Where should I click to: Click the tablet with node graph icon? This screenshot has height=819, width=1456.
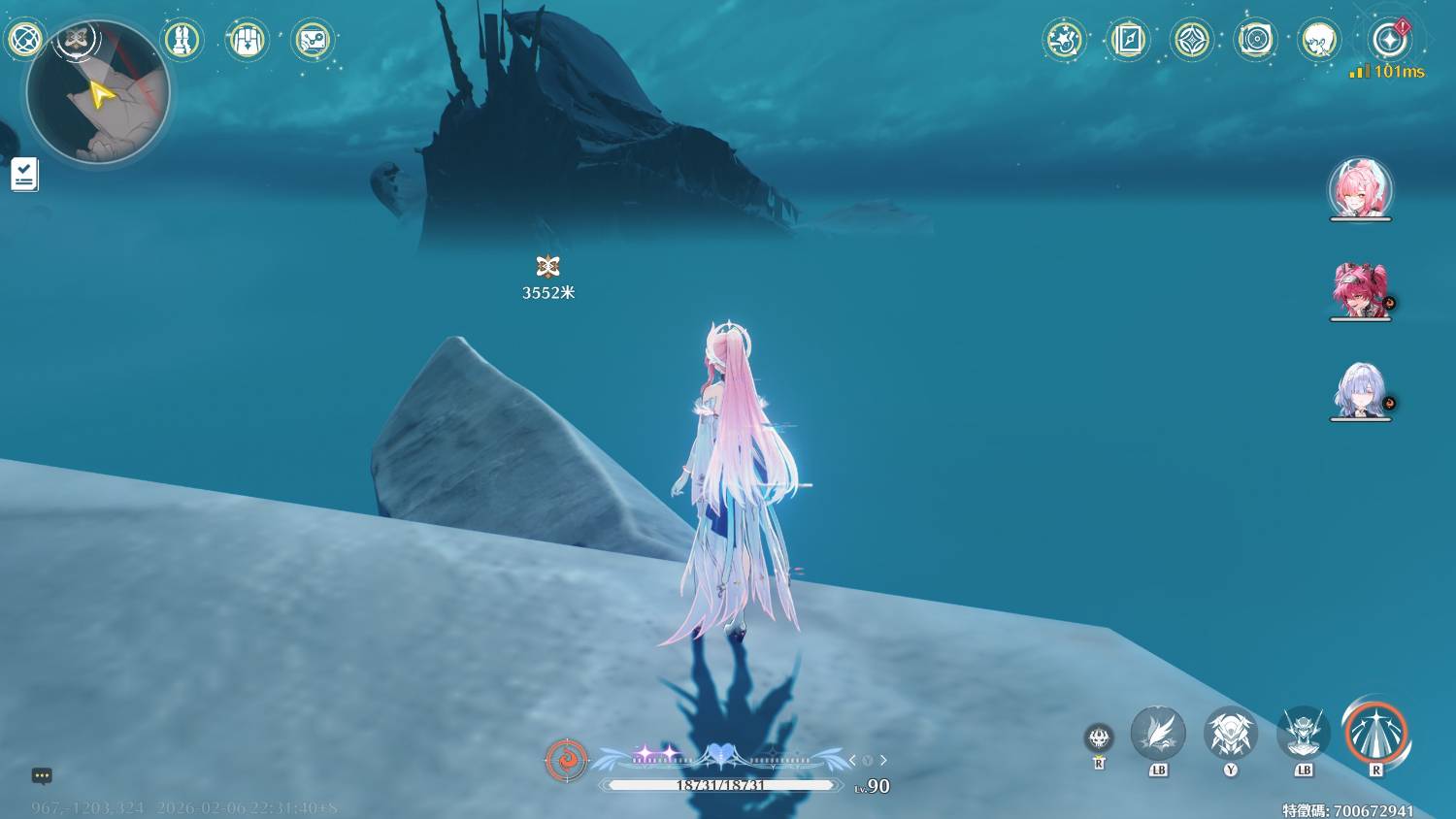pyautogui.click(x=313, y=40)
